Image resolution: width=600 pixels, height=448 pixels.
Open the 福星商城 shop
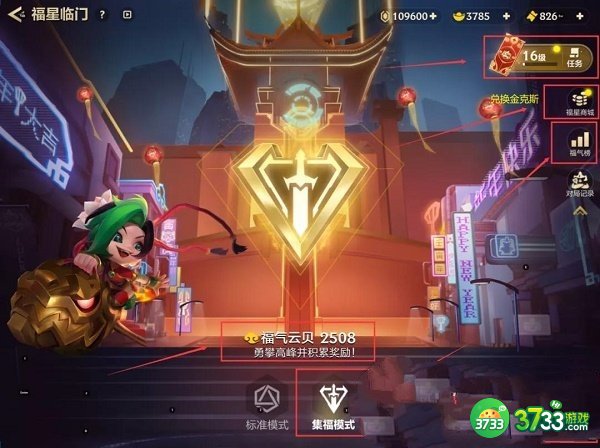coord(579,103)
